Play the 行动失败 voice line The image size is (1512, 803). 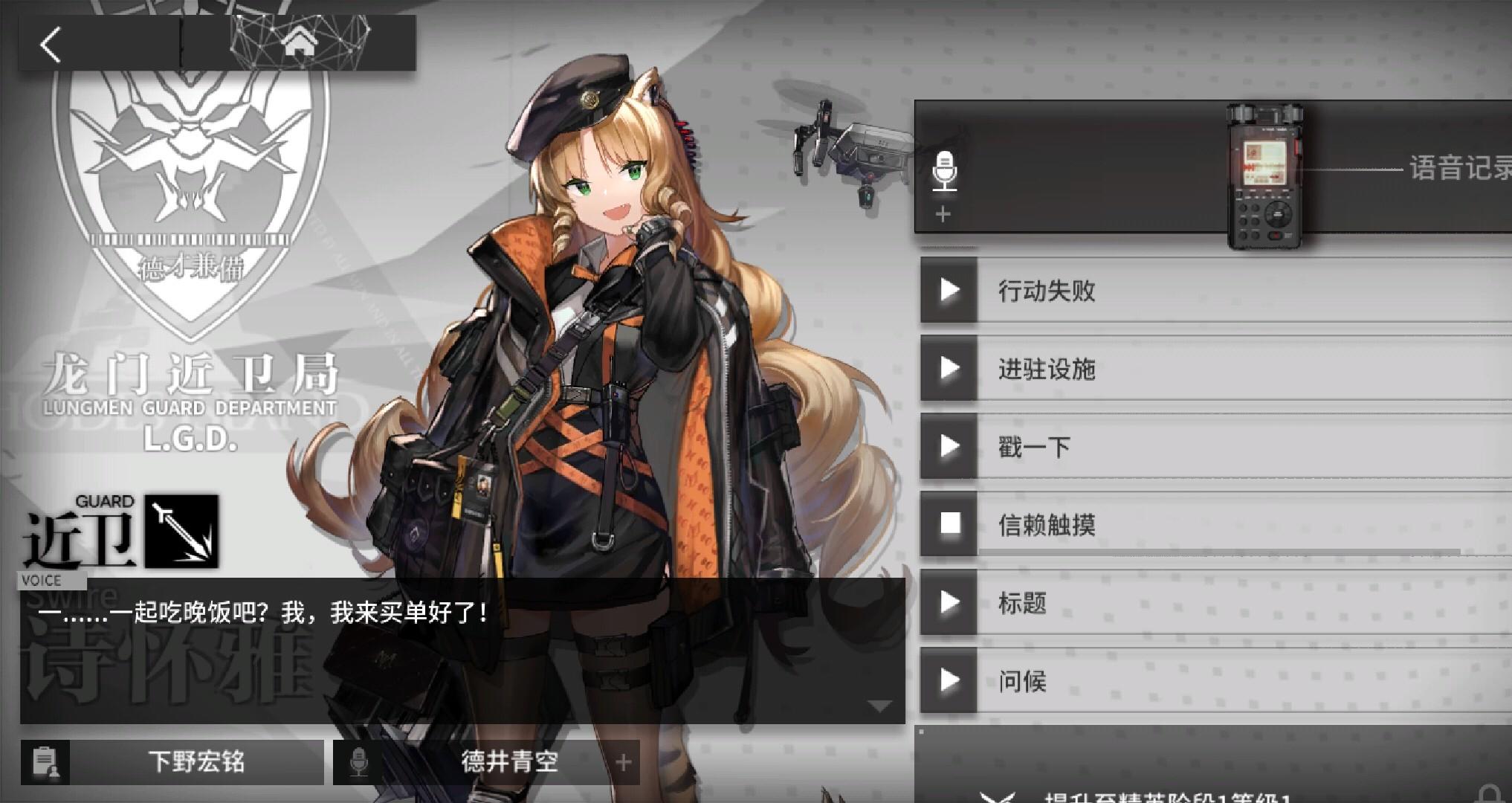coord(948,293)
